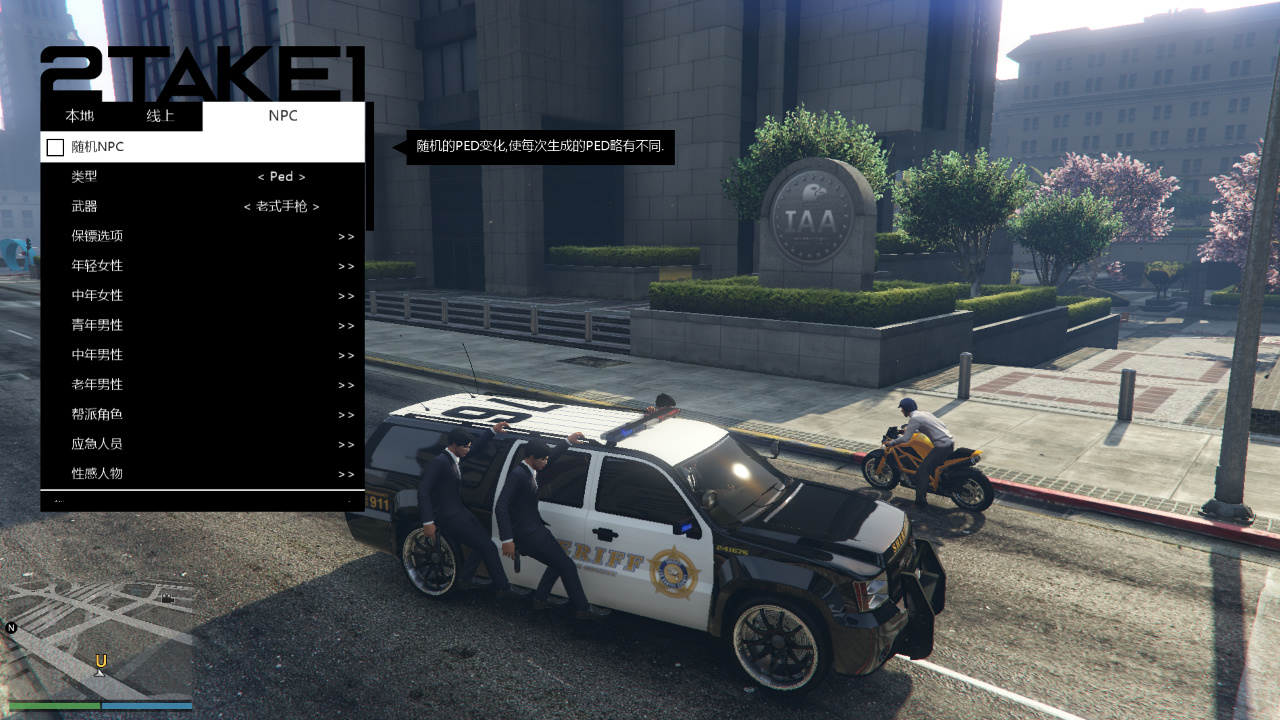The height and width of the screenshot is (720, 1280).
Task: Expand the 老年男性 category
Action: [202, 385]
